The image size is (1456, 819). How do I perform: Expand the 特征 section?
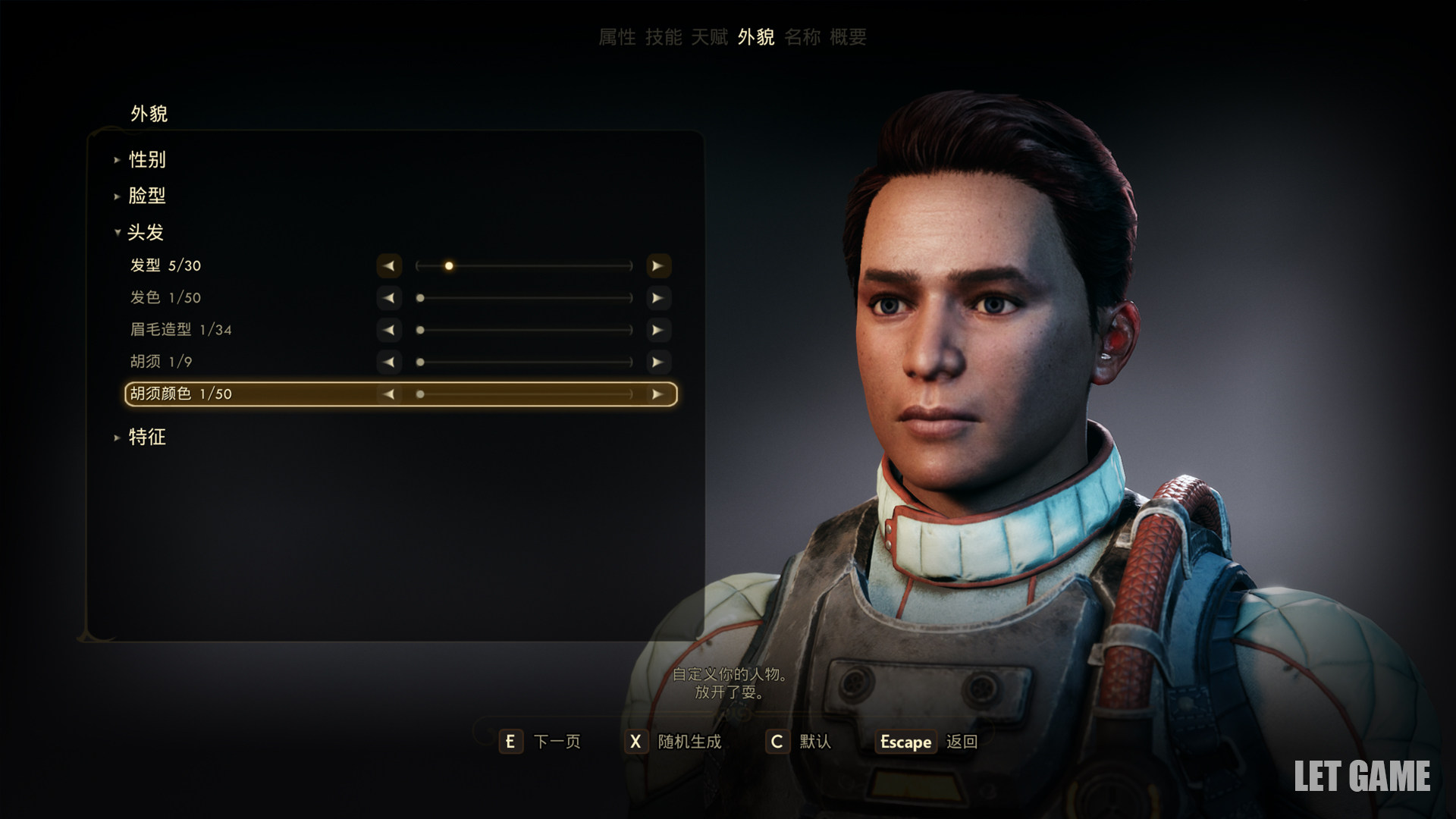click(146, 437)
